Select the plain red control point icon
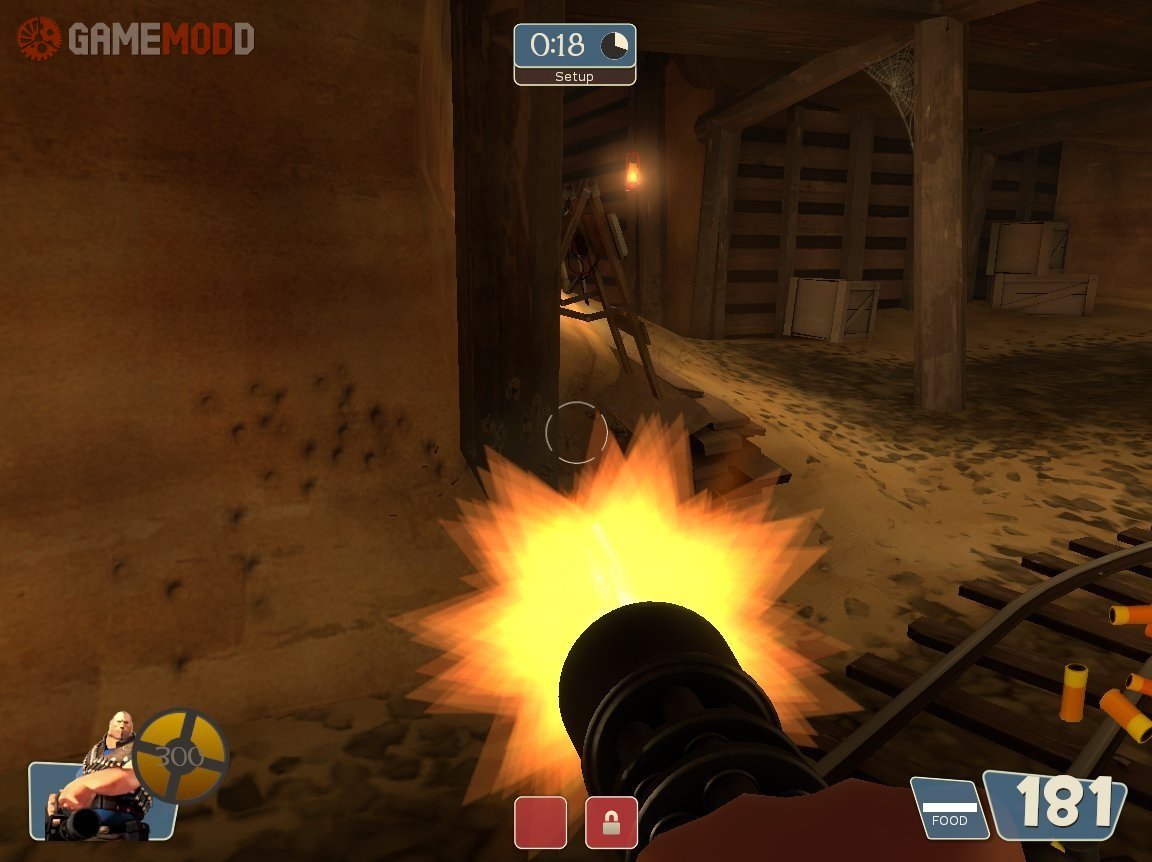The height and width of the screenshot is (862, 1152). pos(540,822)
